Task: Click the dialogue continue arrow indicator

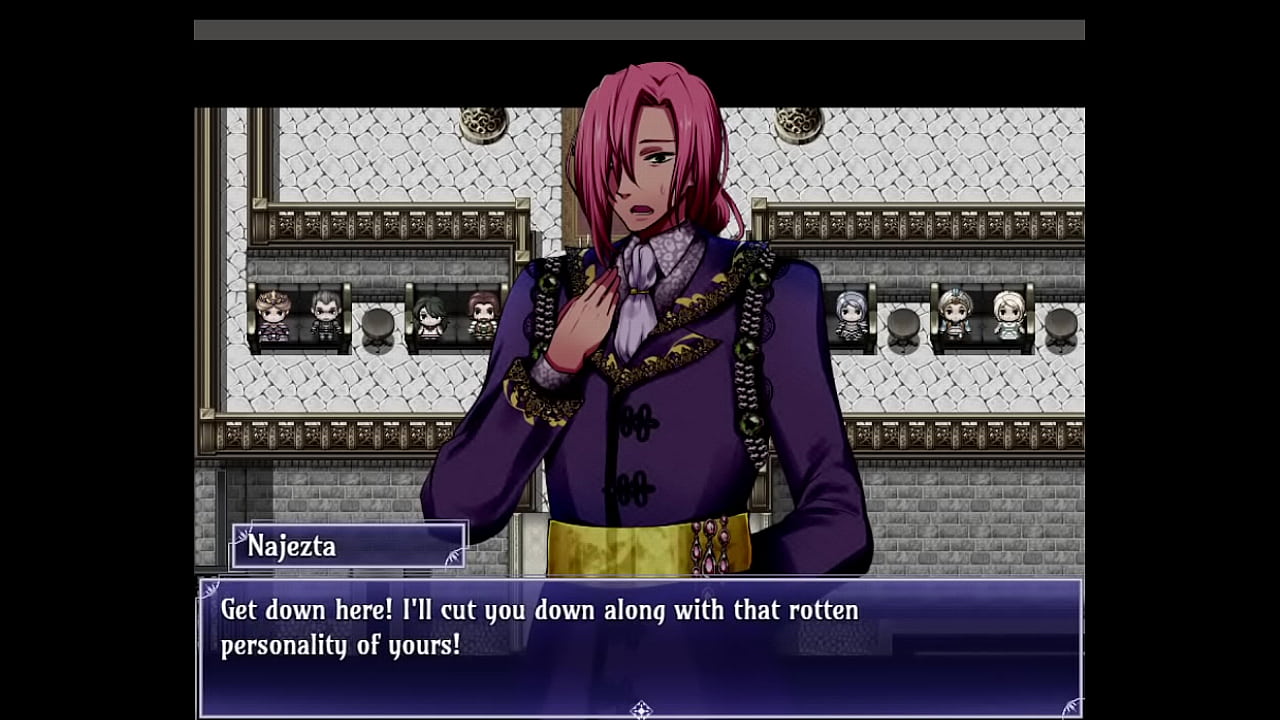Action: 641,710
